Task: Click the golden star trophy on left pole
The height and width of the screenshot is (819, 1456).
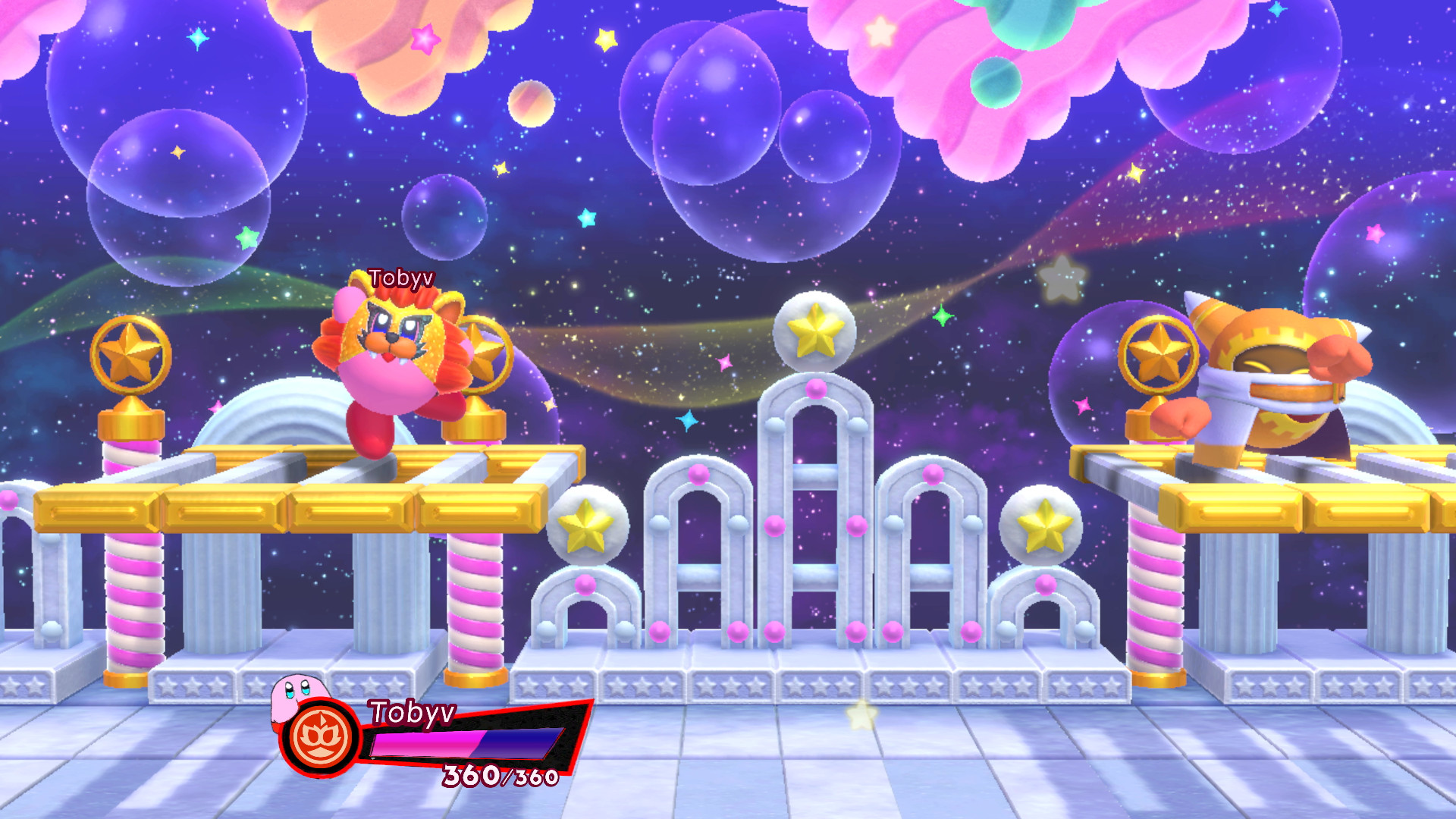Action: click(130, 353)
